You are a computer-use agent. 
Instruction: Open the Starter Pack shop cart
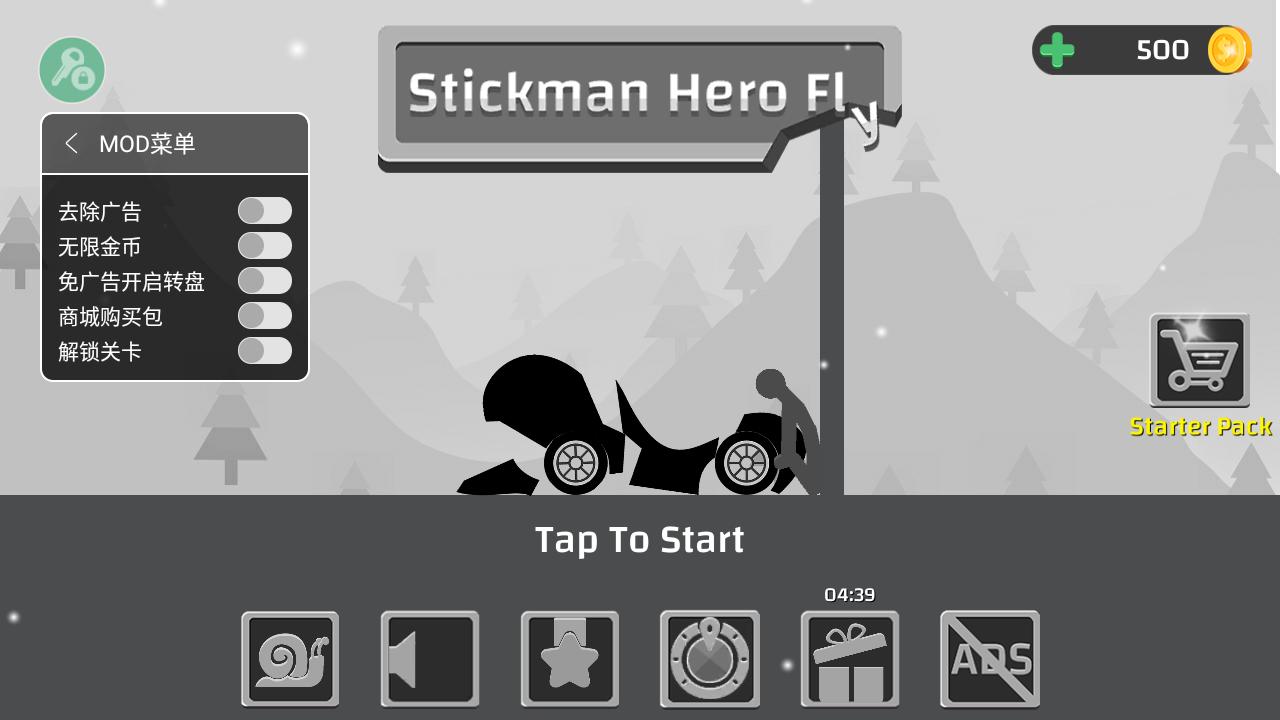[x=1199, y=360]
